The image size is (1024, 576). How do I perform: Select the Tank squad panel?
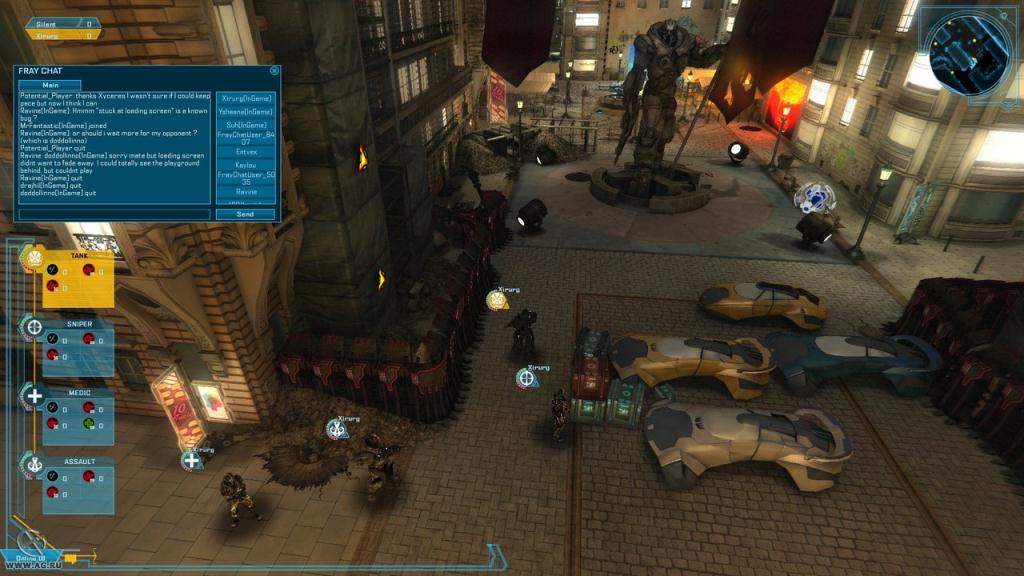click(78, 278)
